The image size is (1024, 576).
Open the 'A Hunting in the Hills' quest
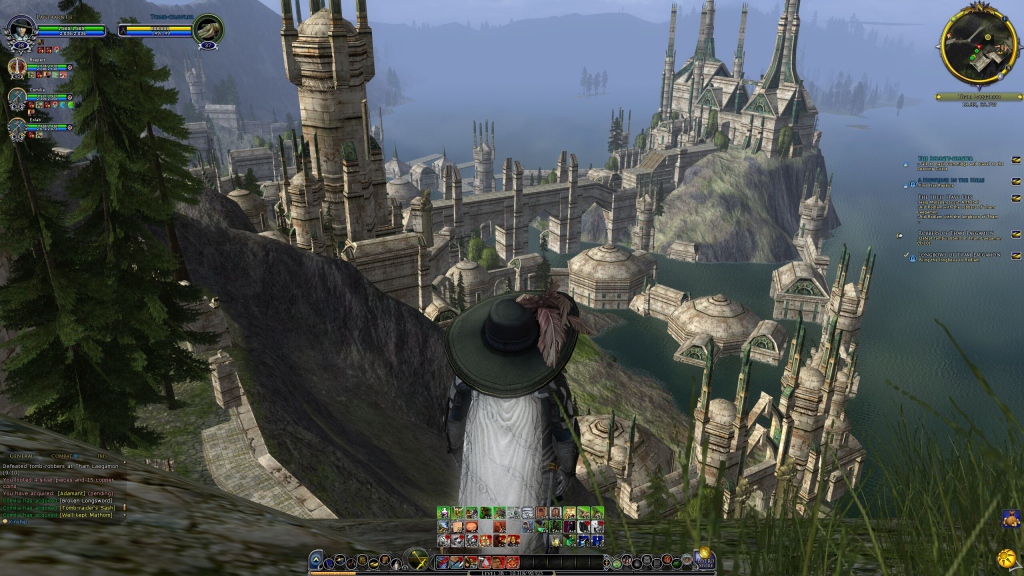pos(950,181)
